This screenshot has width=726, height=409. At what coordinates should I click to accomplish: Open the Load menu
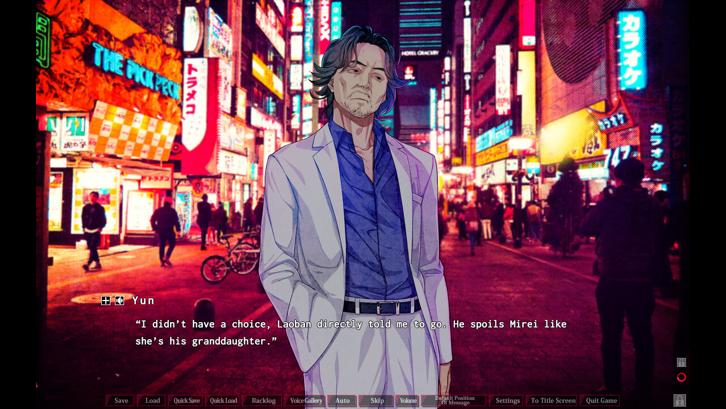(x=152, y=401)
